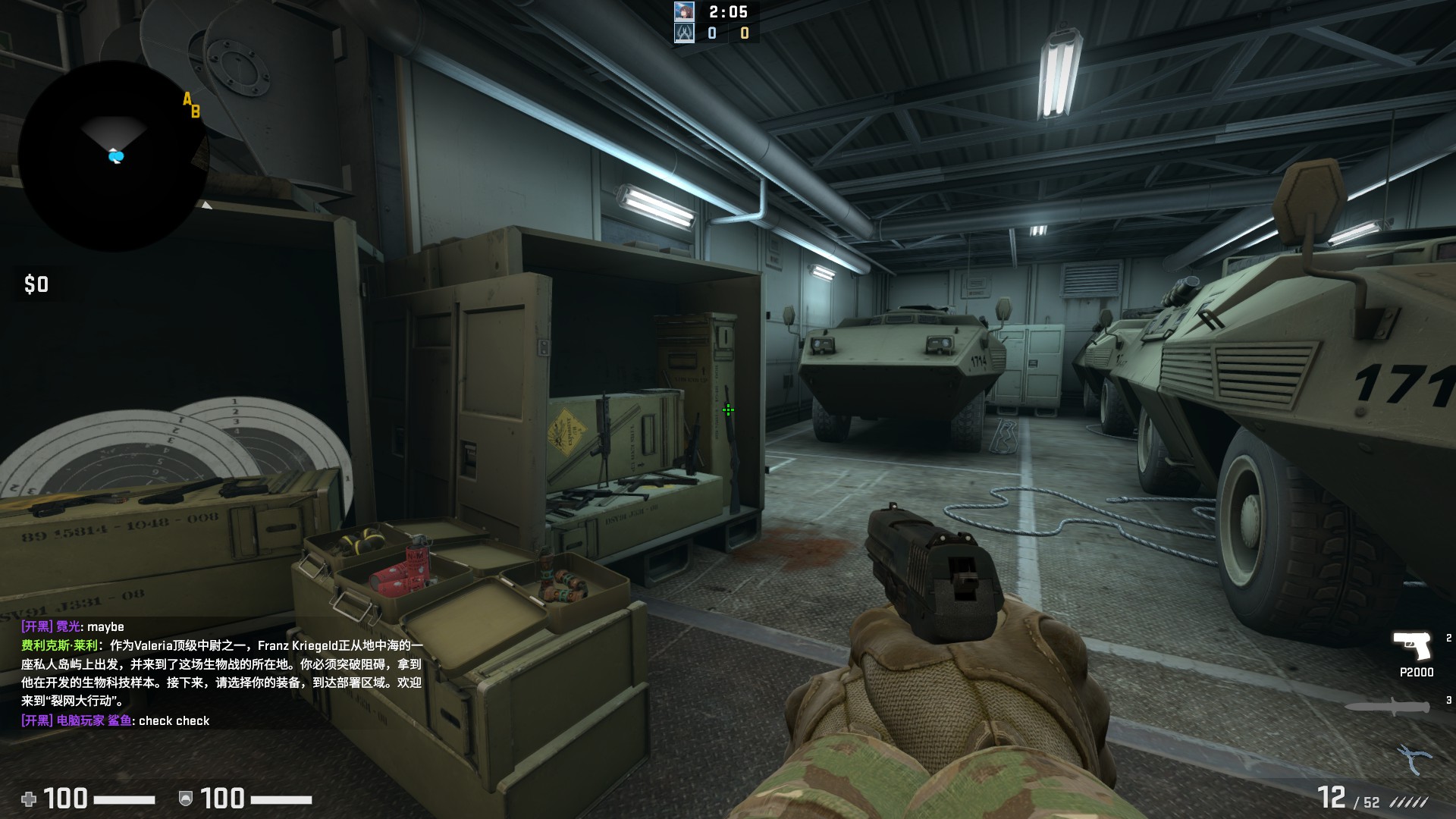Click the "check check" chat message

click(174, 720)
